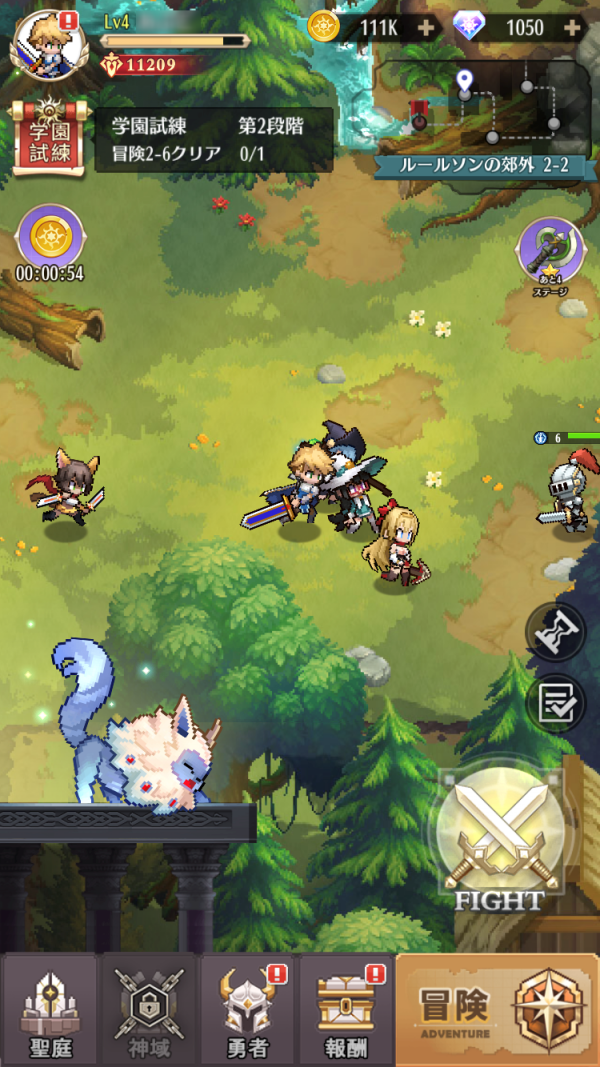
Task: Add more gold coins with plus button
Action: pos(427,27)
